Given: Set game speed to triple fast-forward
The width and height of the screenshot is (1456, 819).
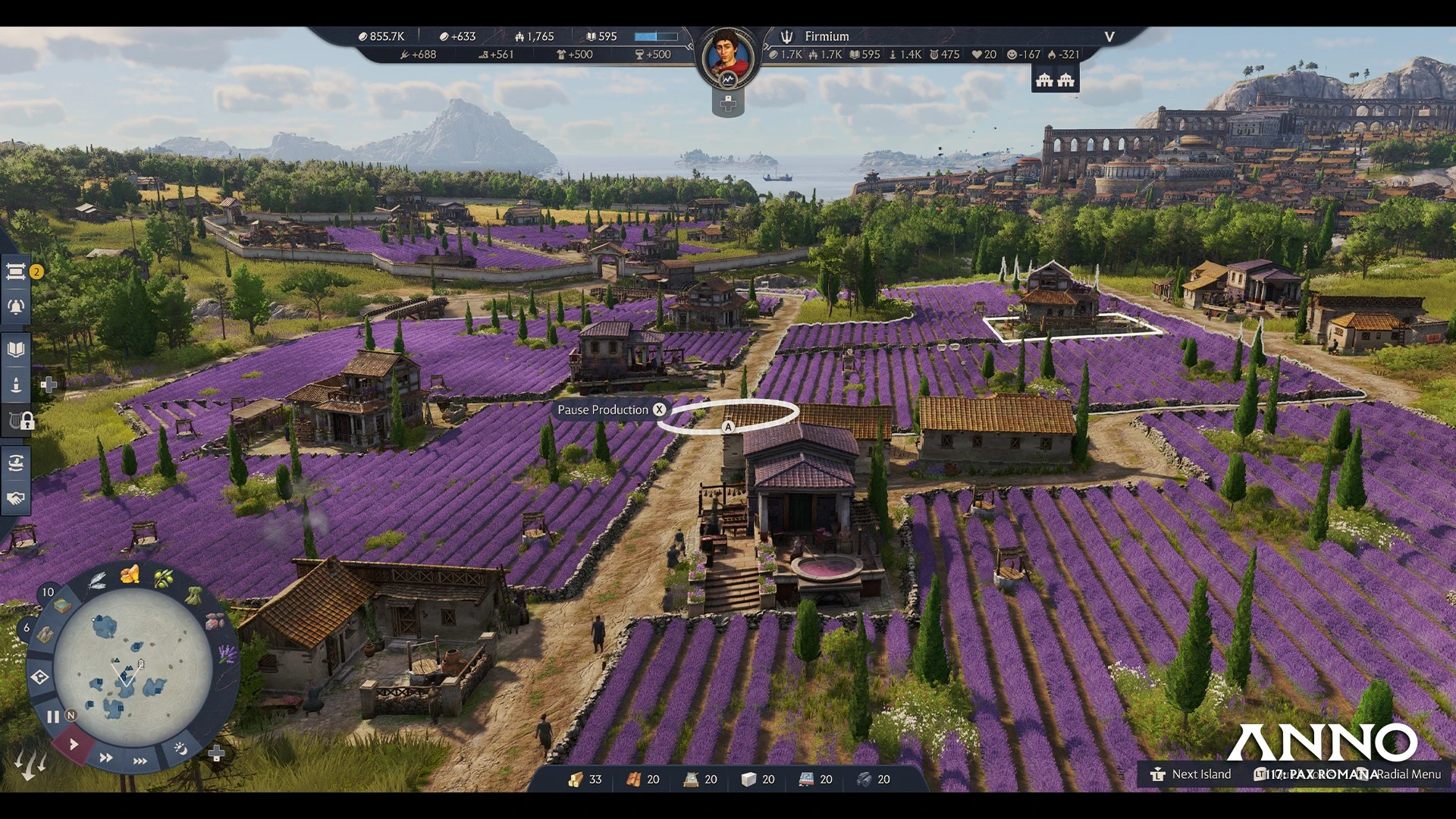Looking at the screenshot, I should [x=140, y=761].
